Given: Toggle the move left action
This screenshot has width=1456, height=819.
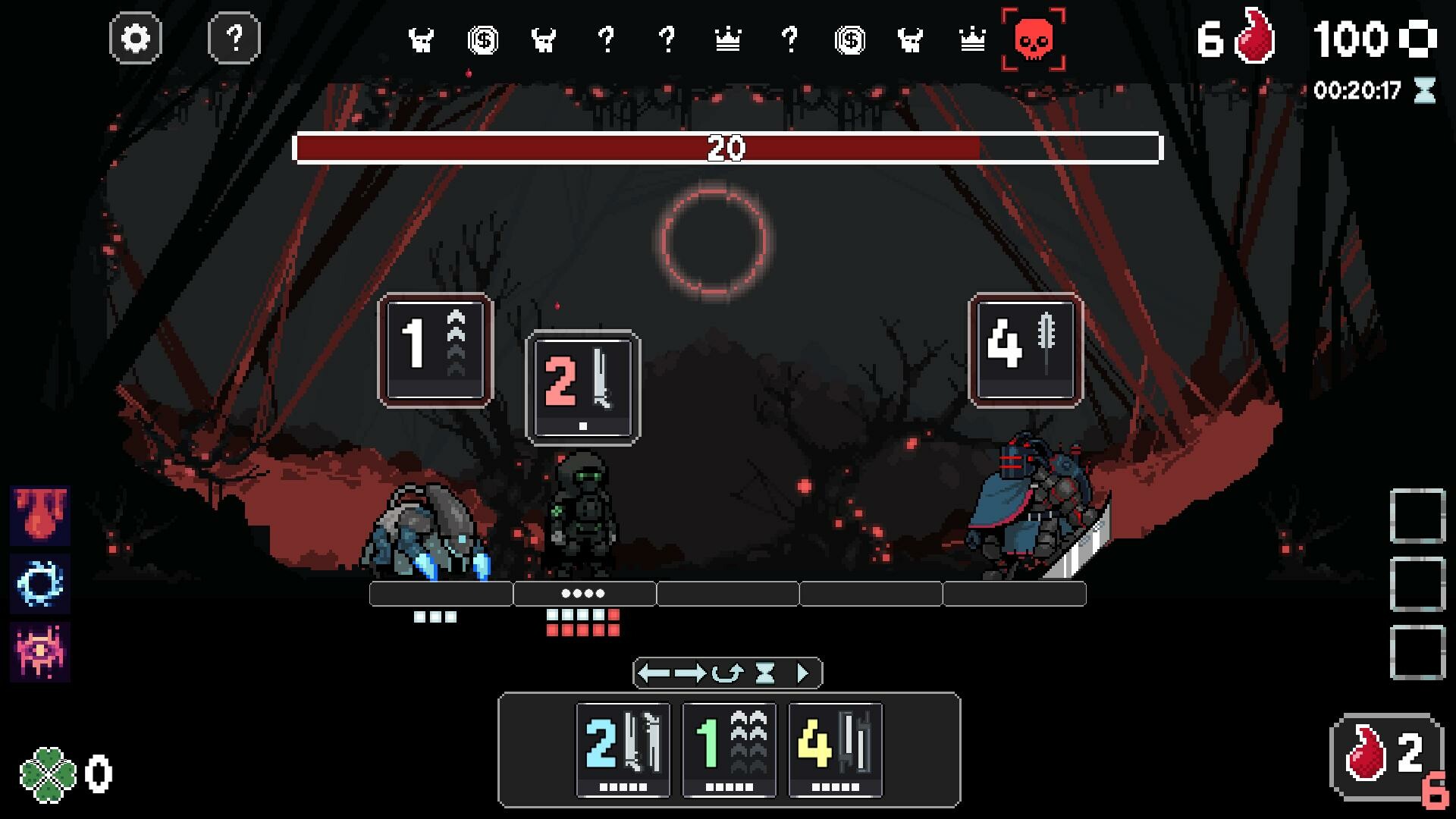Looking at the screenshot, I should tap(654, 672).
